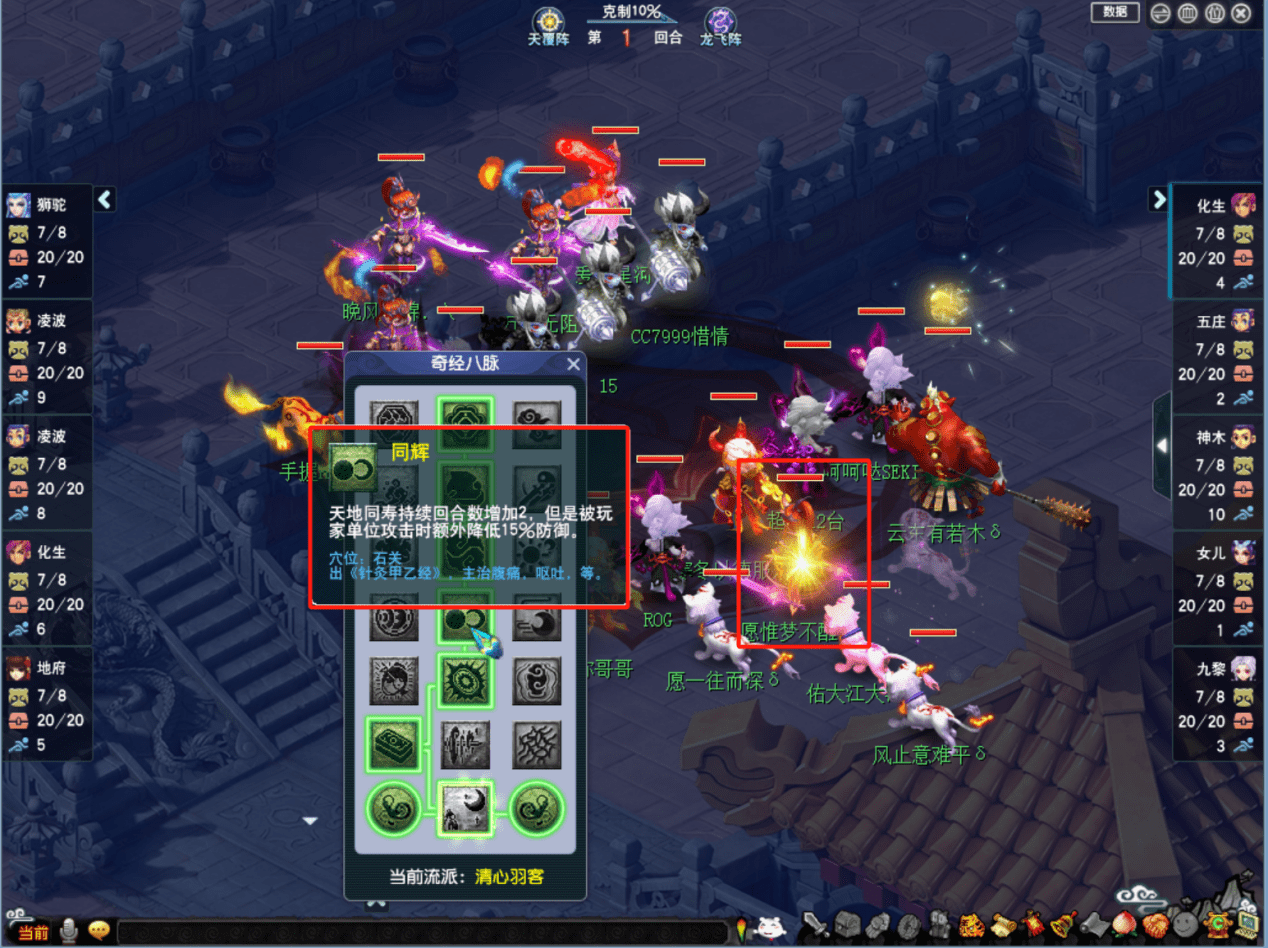Image resolution: width=1268 pixels, height=948 pixels.
Task: Select the 狮驼 player row
Action: (47, 240)
